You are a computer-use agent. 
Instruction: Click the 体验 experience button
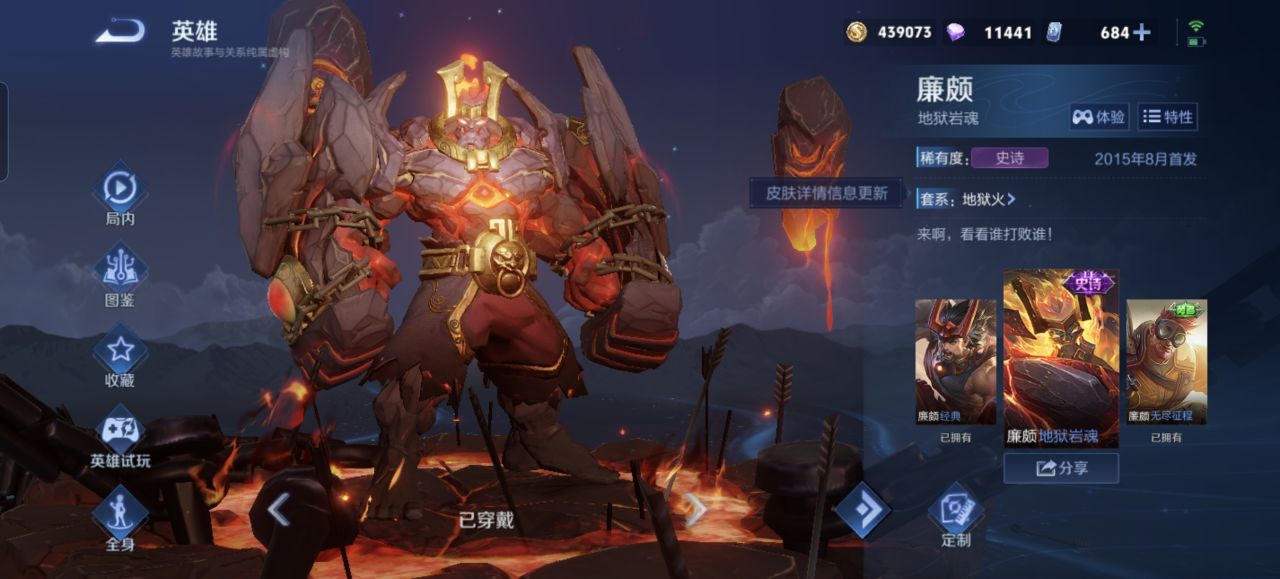click(x=1099, y=117)
